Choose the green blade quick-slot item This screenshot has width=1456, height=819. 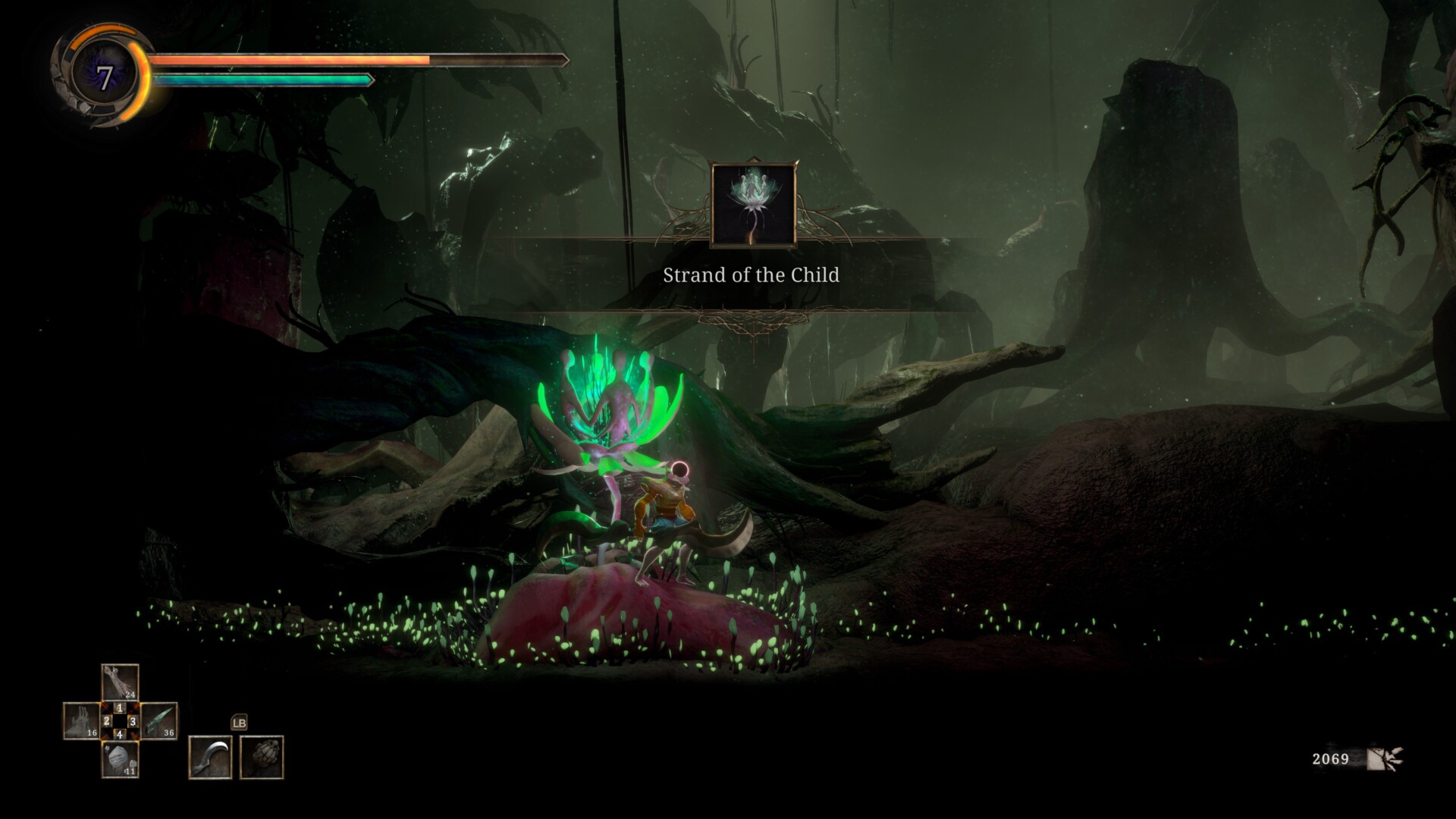click(x=159, y=720)
